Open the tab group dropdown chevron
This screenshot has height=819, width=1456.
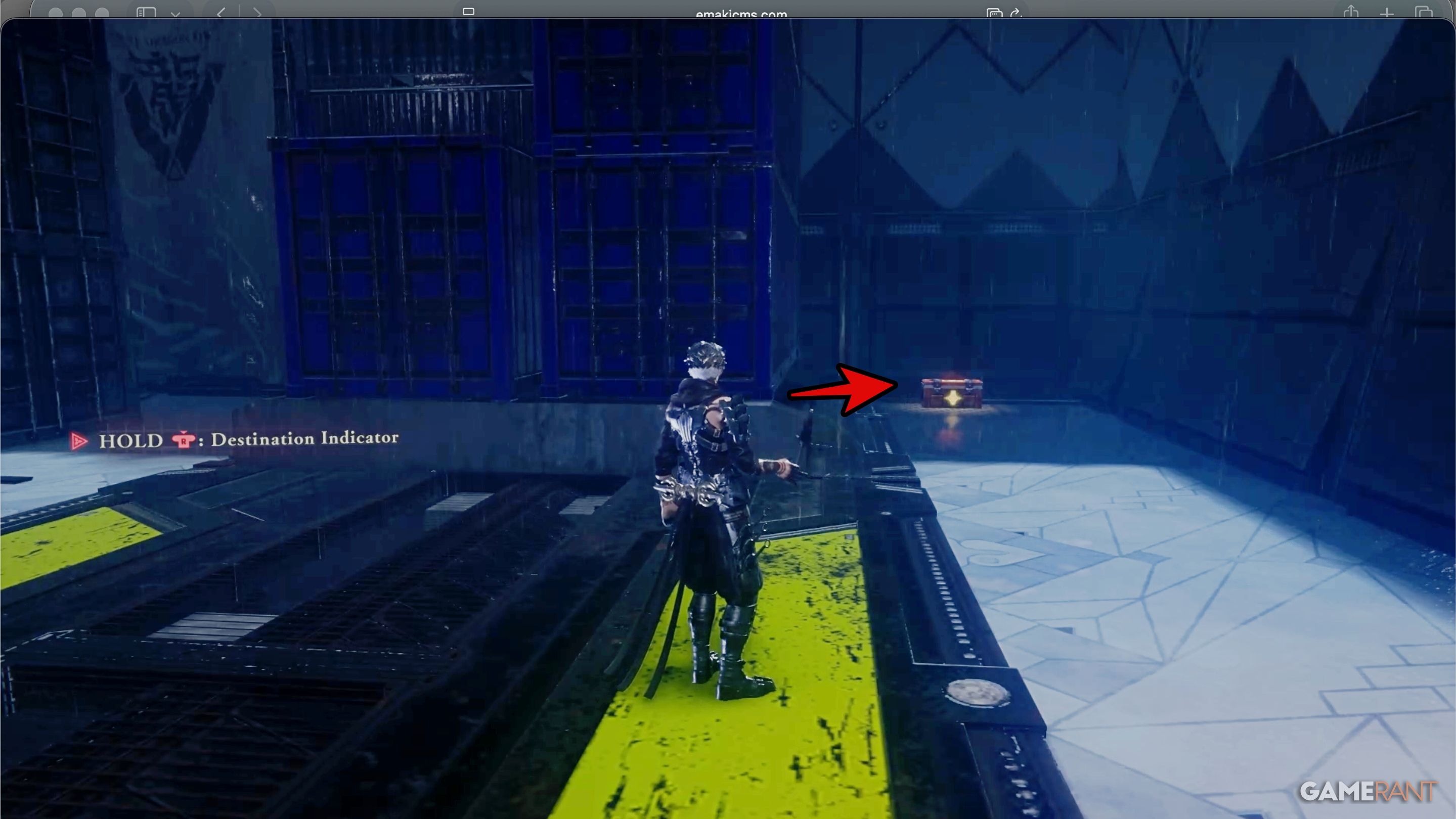[175, 14]
